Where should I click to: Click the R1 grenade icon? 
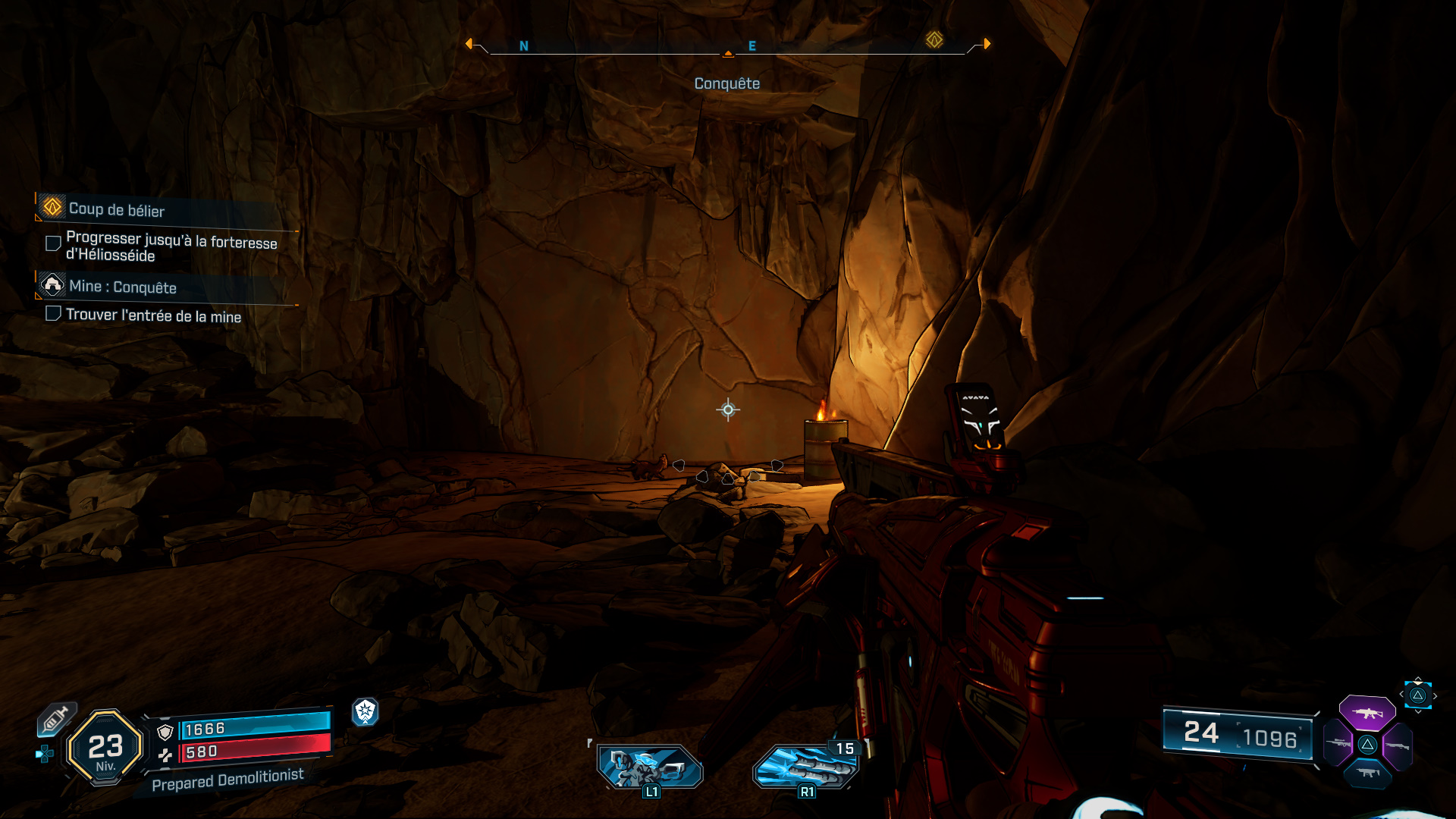pyautogui.click(x=806, y=767)
